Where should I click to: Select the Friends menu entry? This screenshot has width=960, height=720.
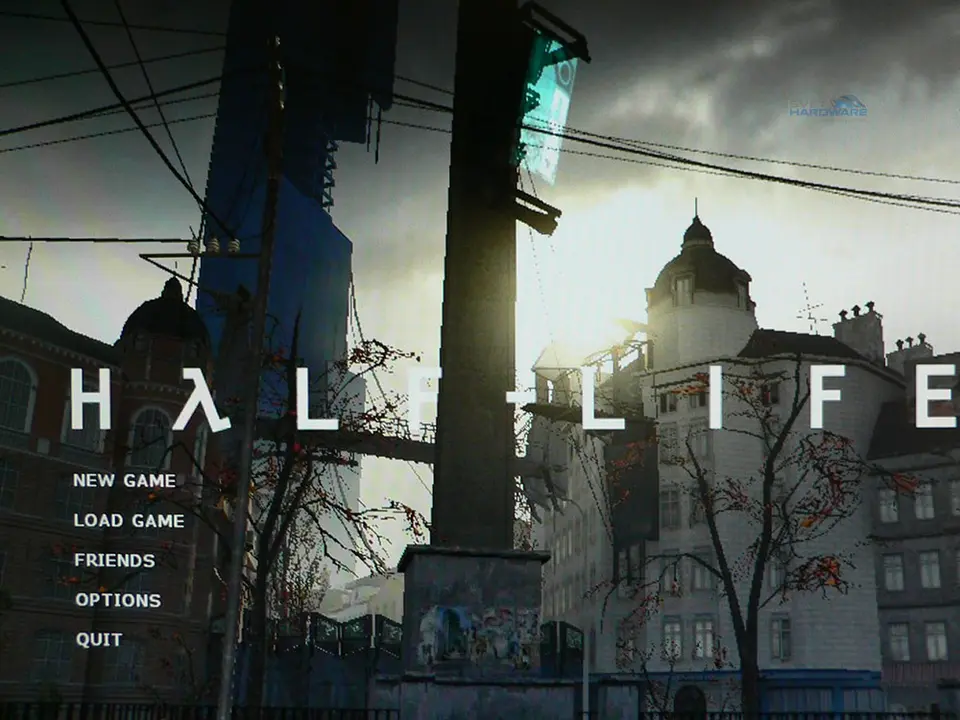[115, 561]
